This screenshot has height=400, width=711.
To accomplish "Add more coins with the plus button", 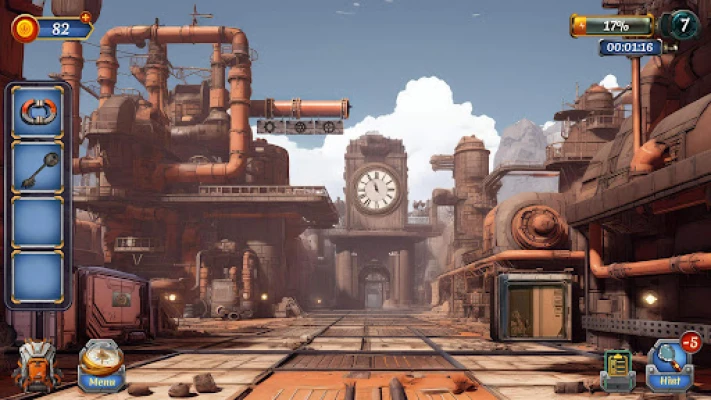I will pos(85,17).
